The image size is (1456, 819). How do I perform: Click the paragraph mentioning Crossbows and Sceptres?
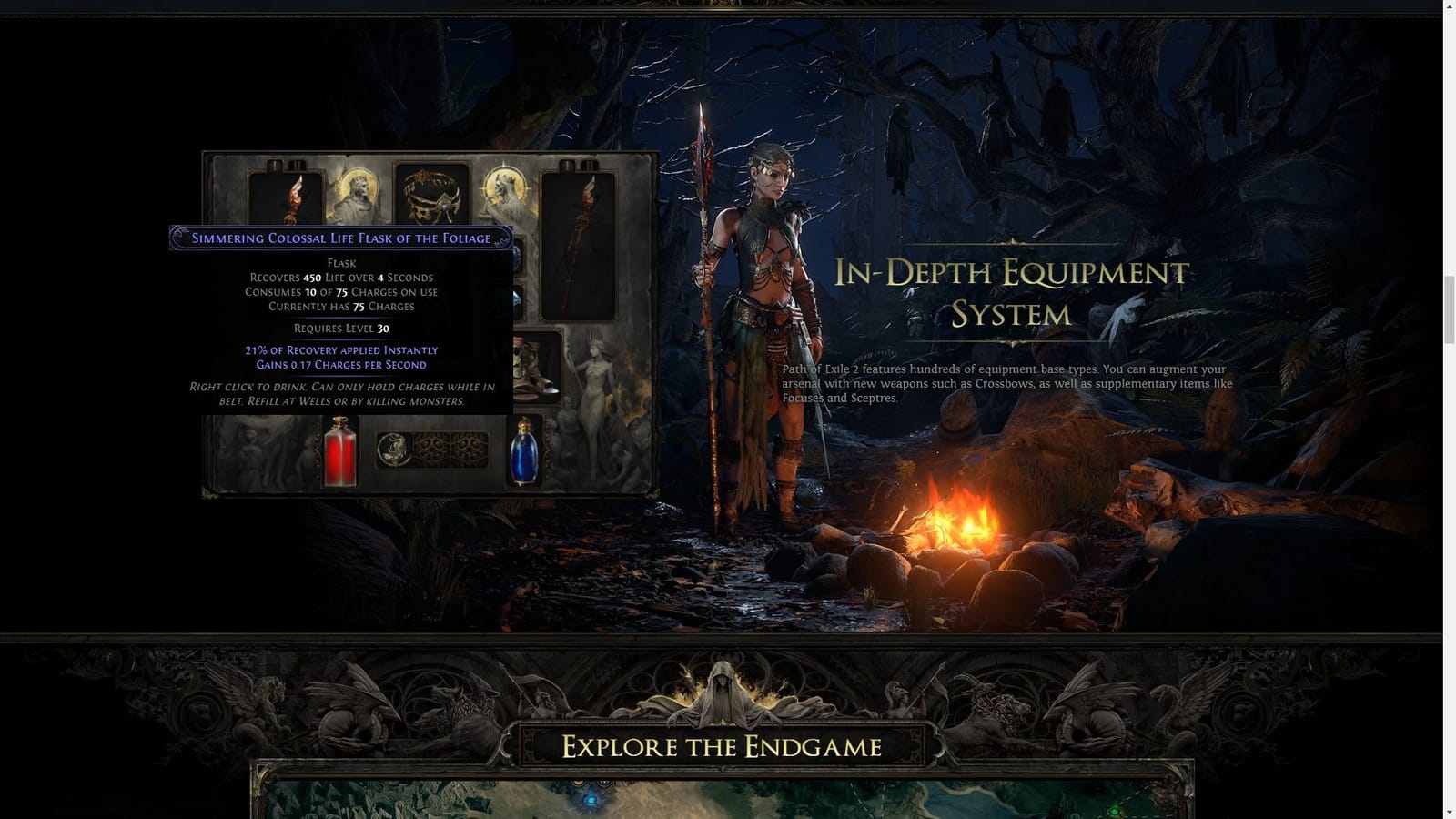(1006, 384)
